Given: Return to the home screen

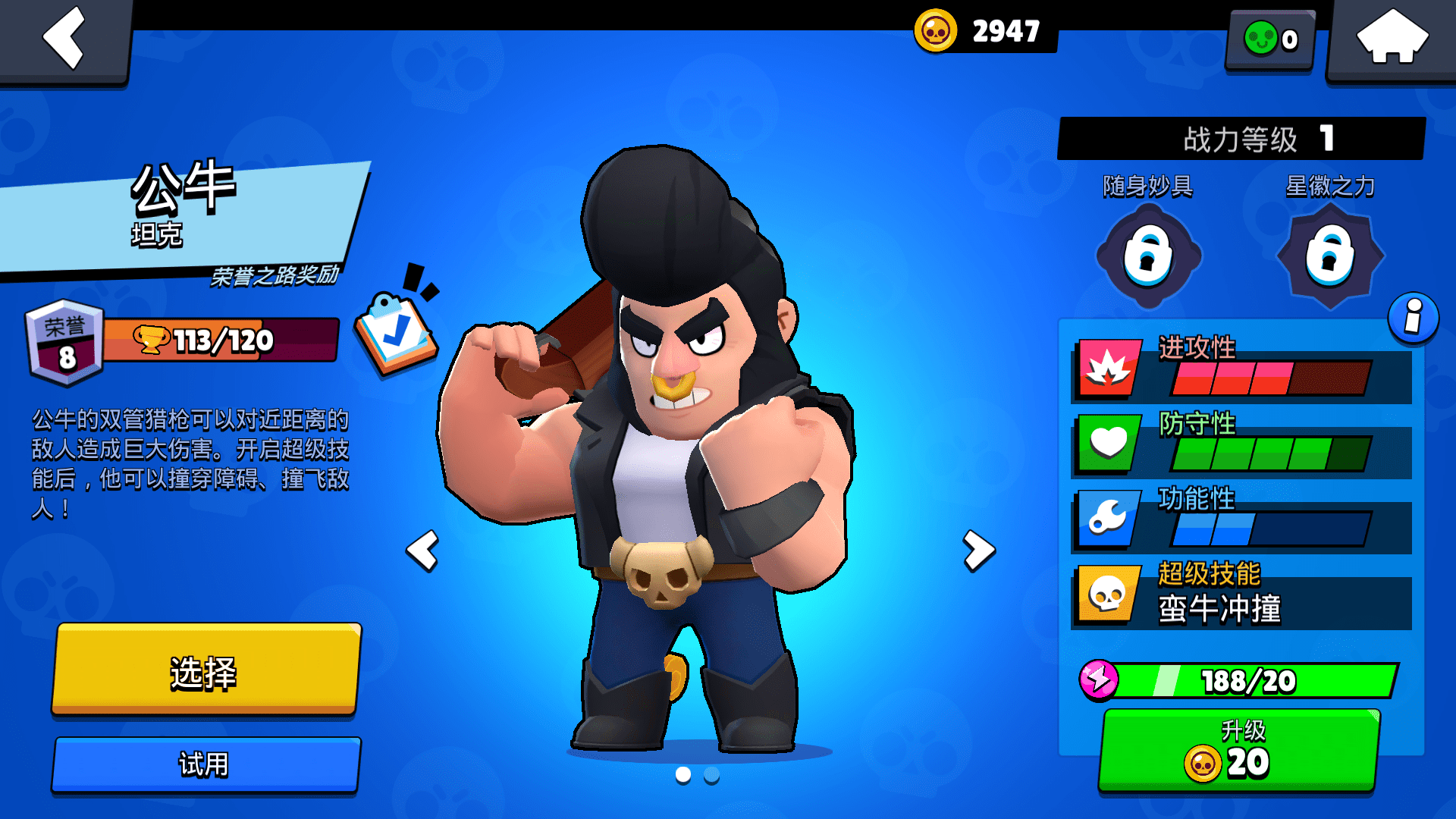Looking at the screenshot, I should point(1392,38).
